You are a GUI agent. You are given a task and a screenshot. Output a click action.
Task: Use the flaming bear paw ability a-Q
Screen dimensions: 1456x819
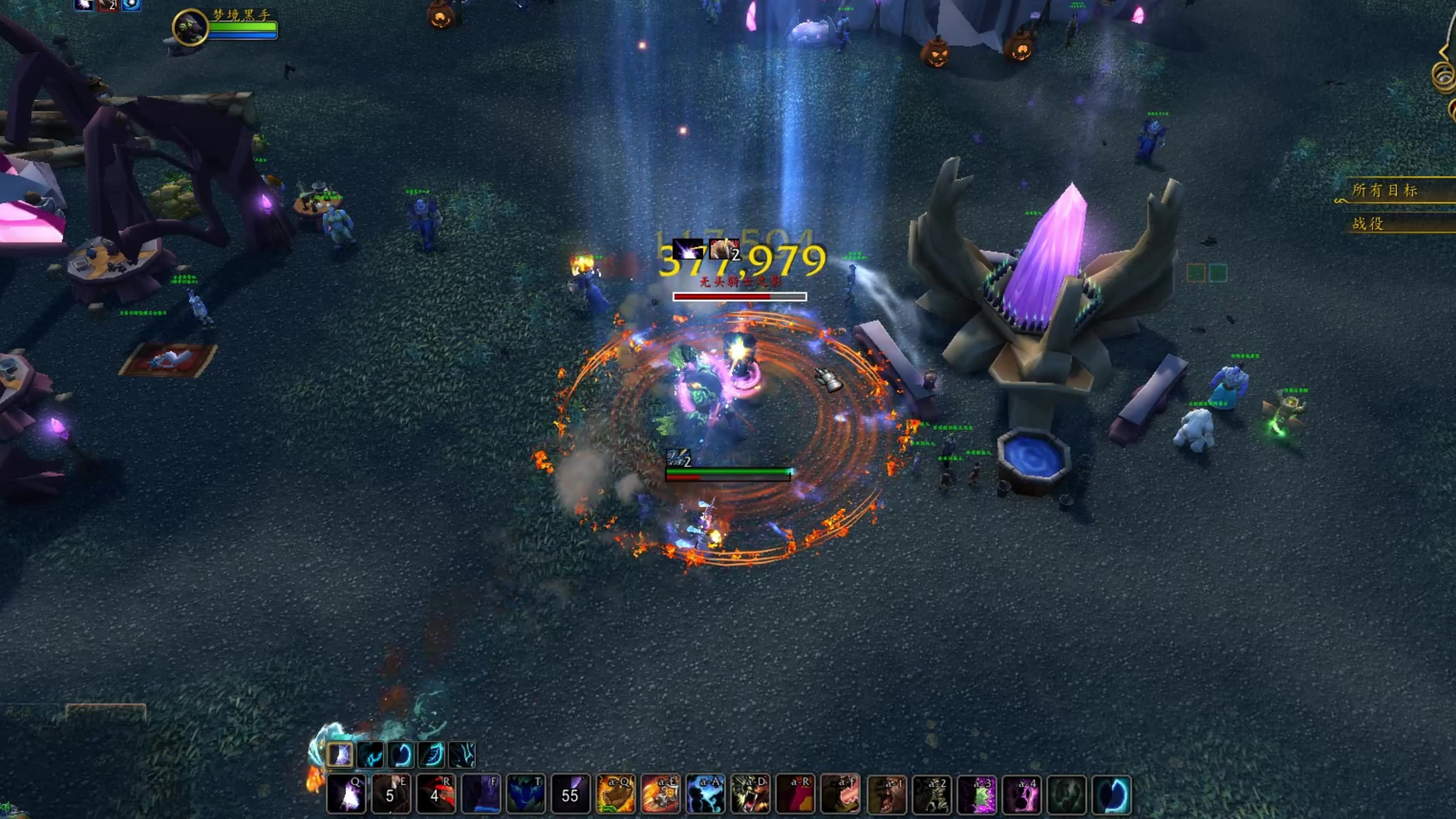tap(615, 794)
